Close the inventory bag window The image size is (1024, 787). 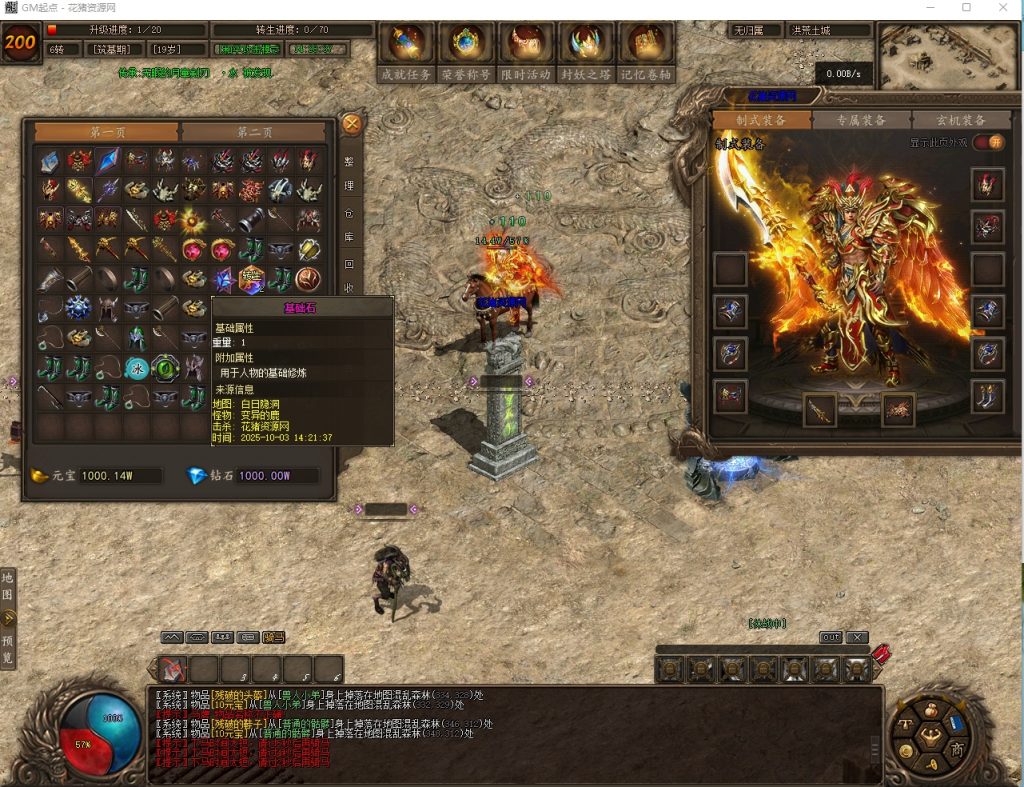point(351,124)
